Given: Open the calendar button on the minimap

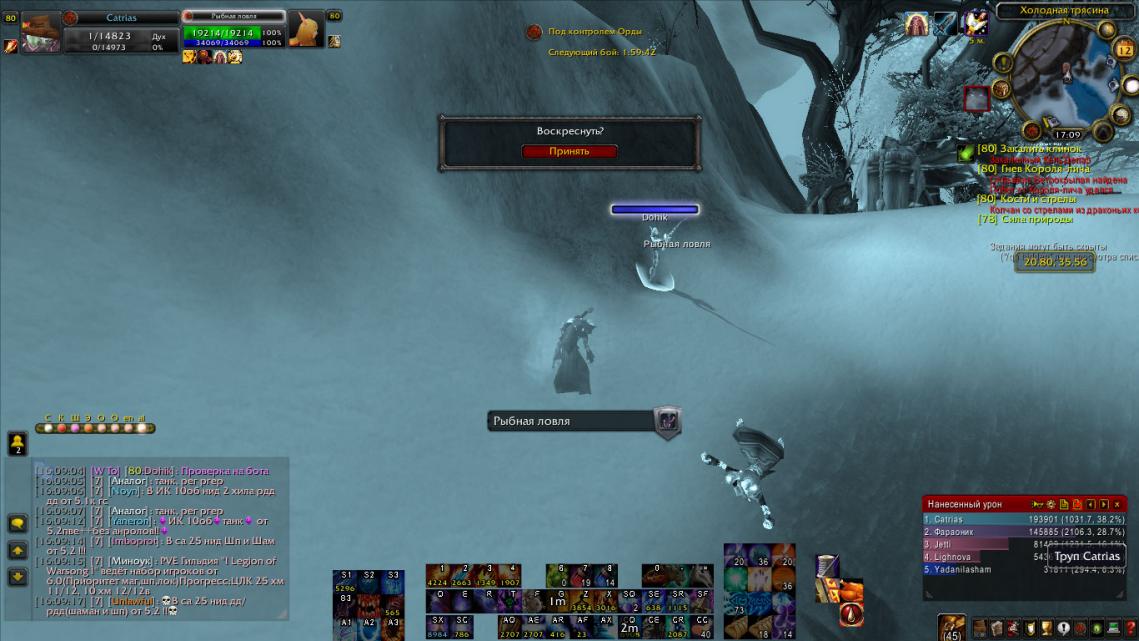Looking at the screenshot, I should click(x=1125, y=53).
